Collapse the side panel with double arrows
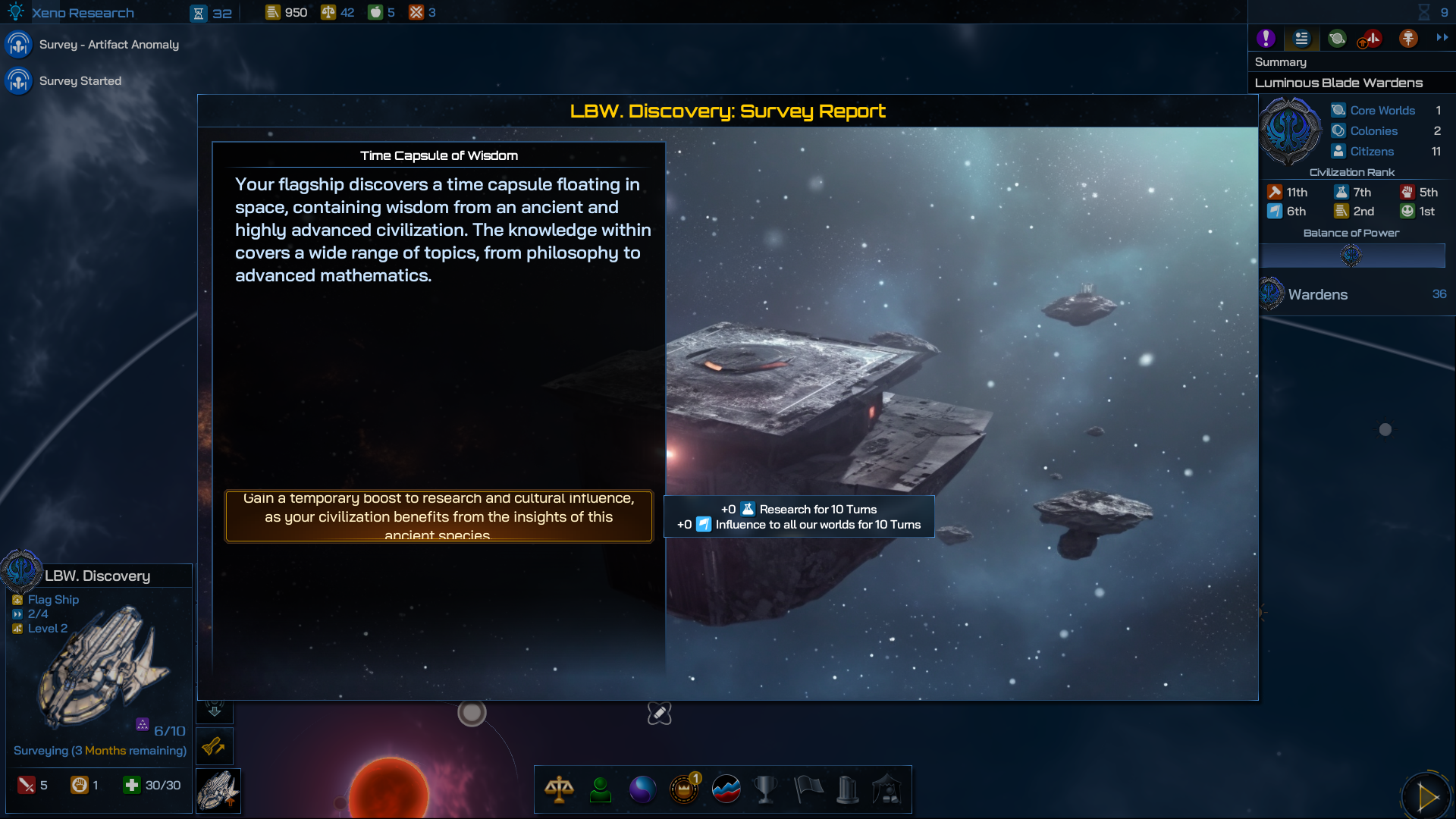This screenshot has height=819, width=1456. pyautogui.click(x=1442, y=37)
